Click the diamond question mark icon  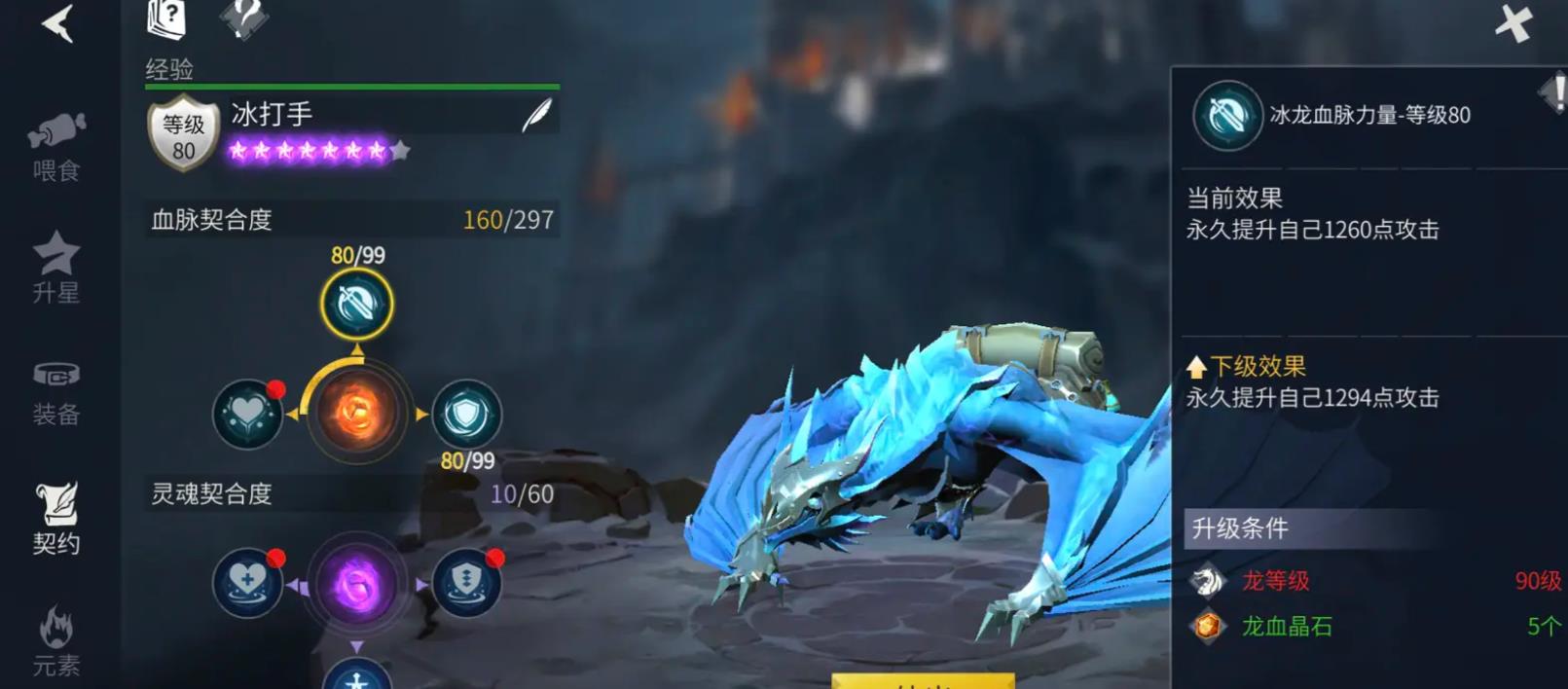pos(243,17)
